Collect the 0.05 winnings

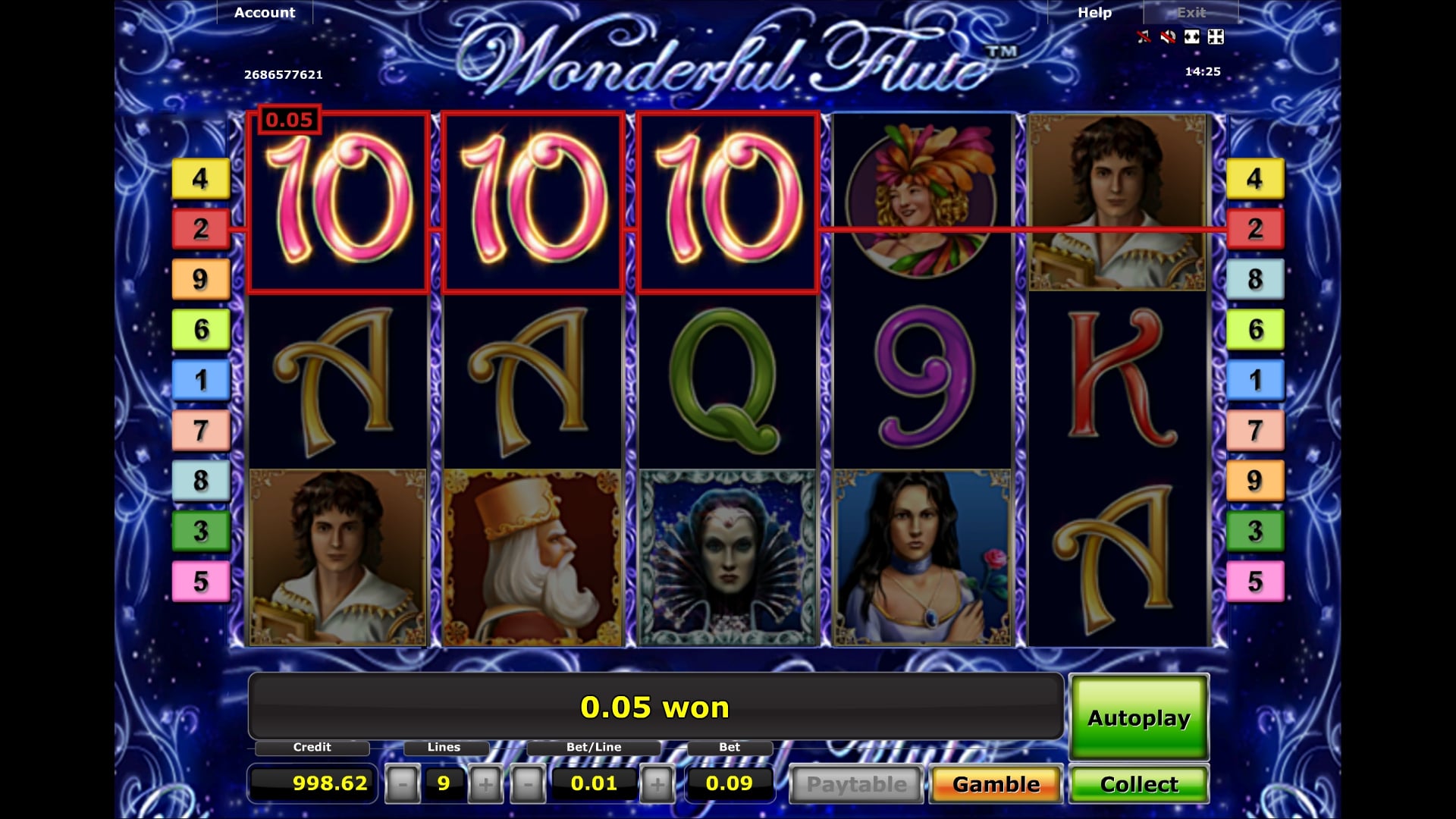pyautogui.click(x=1138, y=784)
